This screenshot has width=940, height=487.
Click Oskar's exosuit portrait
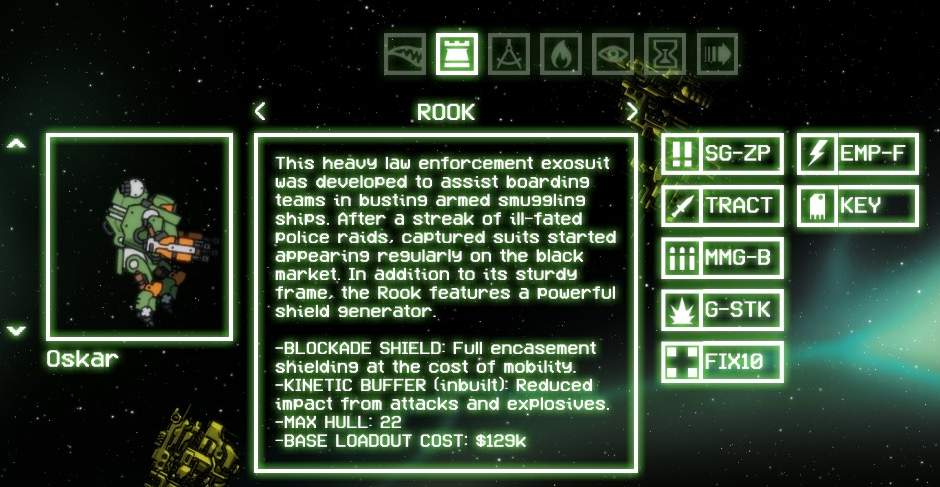140,237
